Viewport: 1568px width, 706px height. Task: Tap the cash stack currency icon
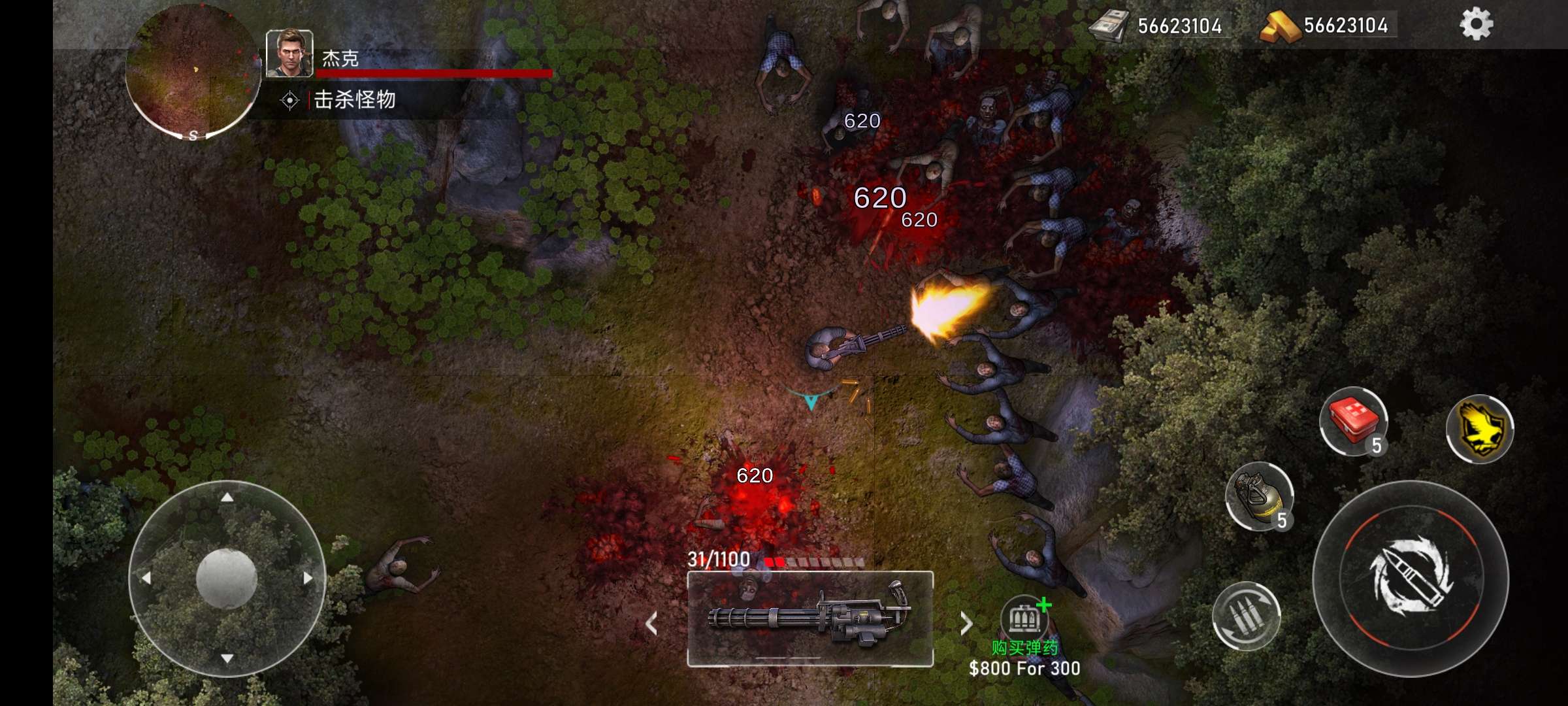(x=1108, y=26)
